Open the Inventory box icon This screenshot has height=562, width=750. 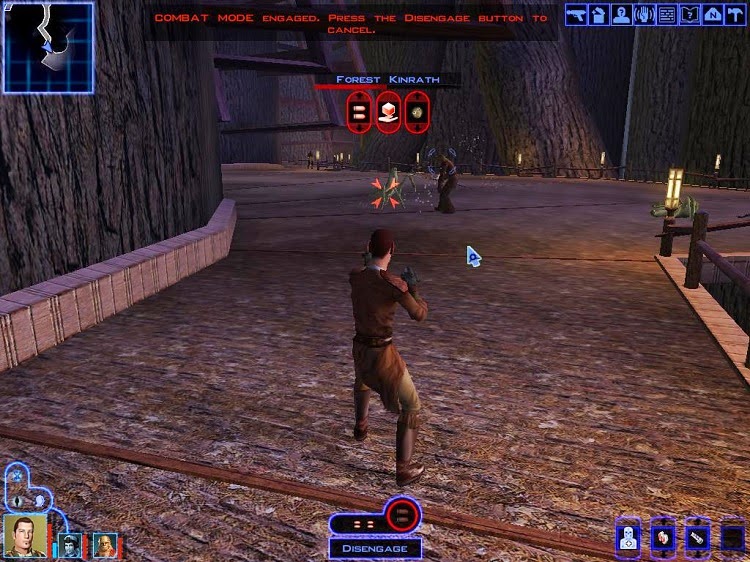(598, 15)
